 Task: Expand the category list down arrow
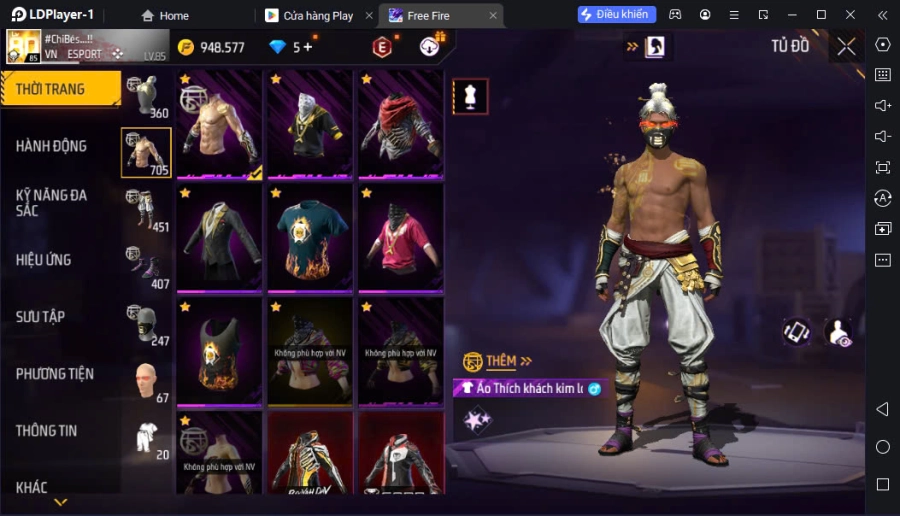60,502
